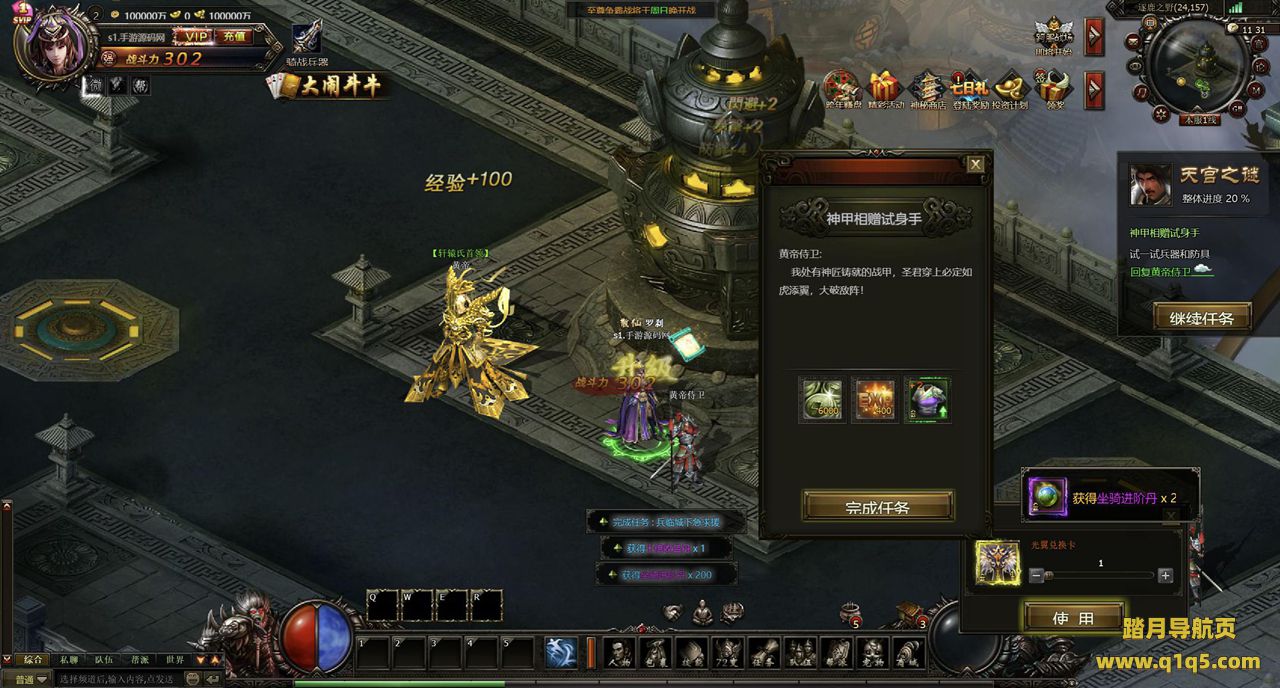Image resolution: width=1280 pixels, height=688 pixels.
Task: Close the quest dialogue window
Action: click(976, 164)
